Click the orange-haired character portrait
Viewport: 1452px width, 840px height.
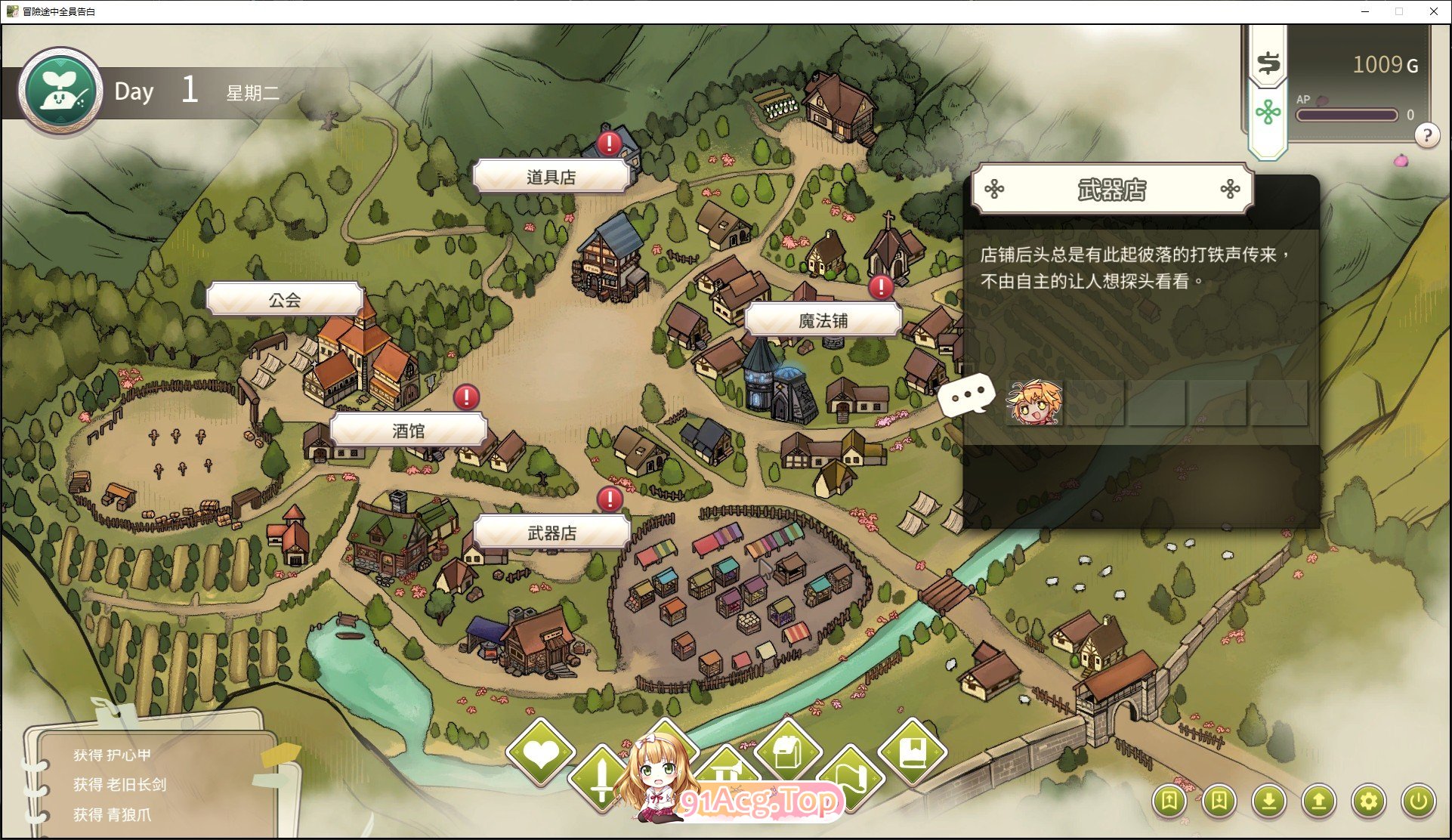click(x=1034, y=403)
